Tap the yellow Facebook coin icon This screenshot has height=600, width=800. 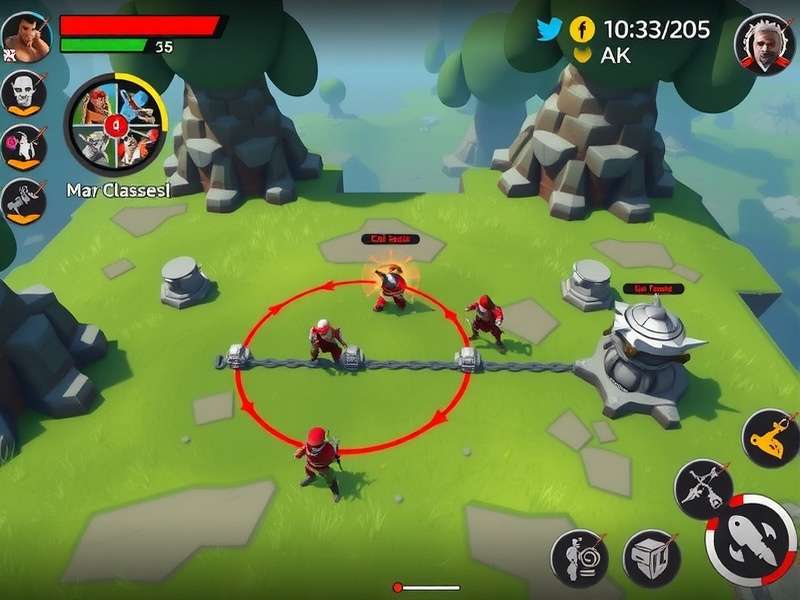coord(583,29)
